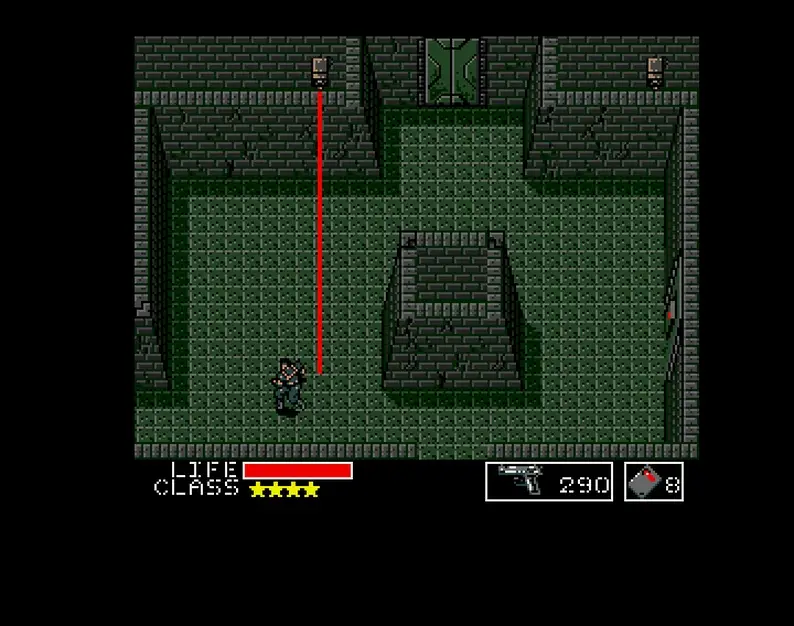794x626 pixels.
Task: Select the equipped handgun weapon slot
Action: coord(548,482)
